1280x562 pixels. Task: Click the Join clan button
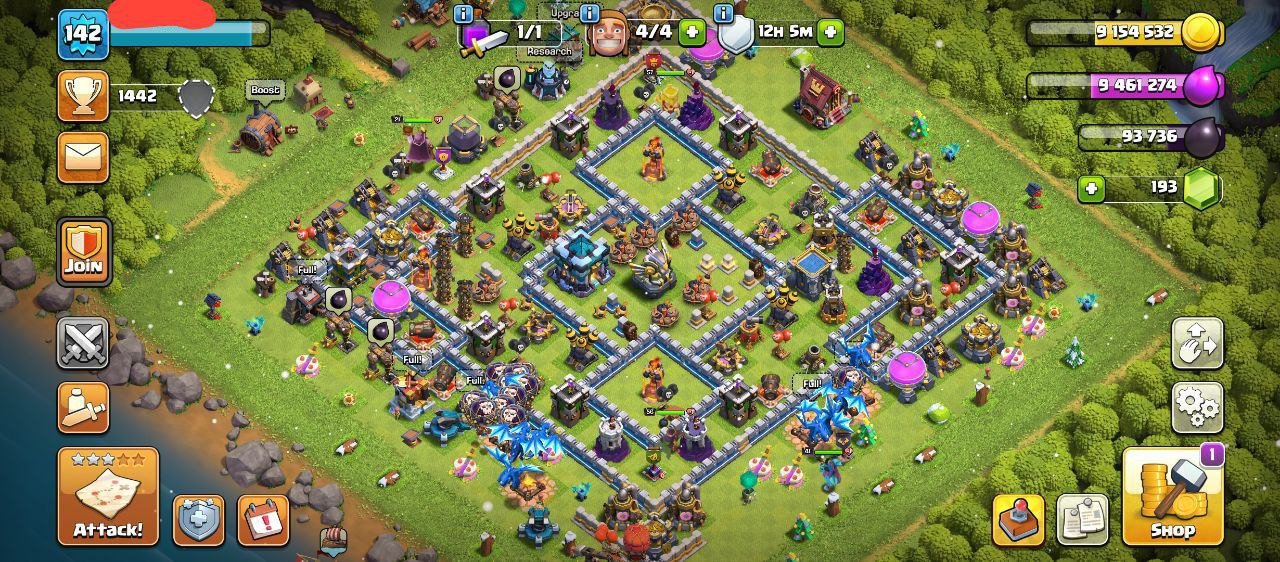click(84, 251)
